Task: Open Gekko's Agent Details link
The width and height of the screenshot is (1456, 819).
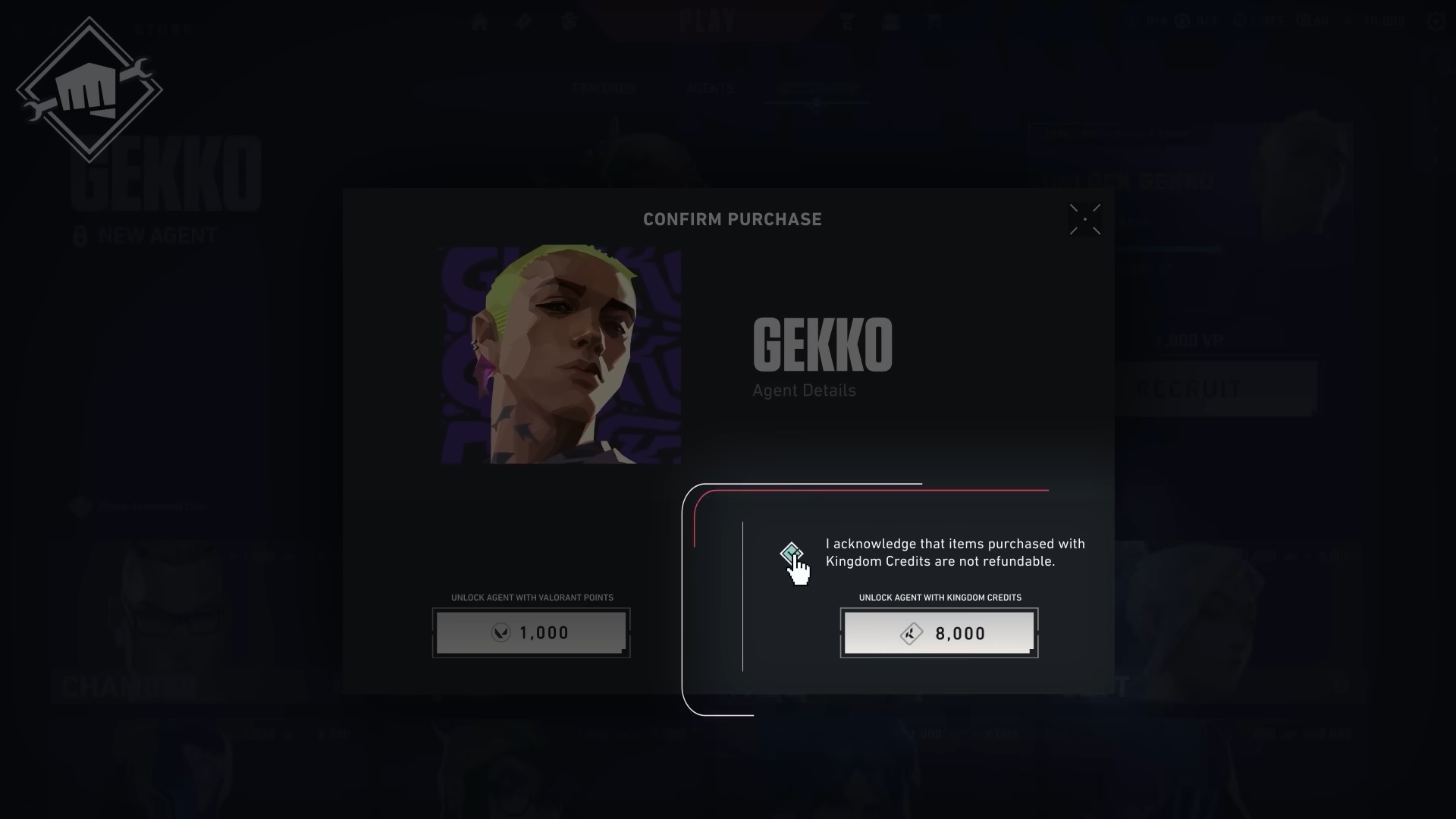Action: (804, 391)
